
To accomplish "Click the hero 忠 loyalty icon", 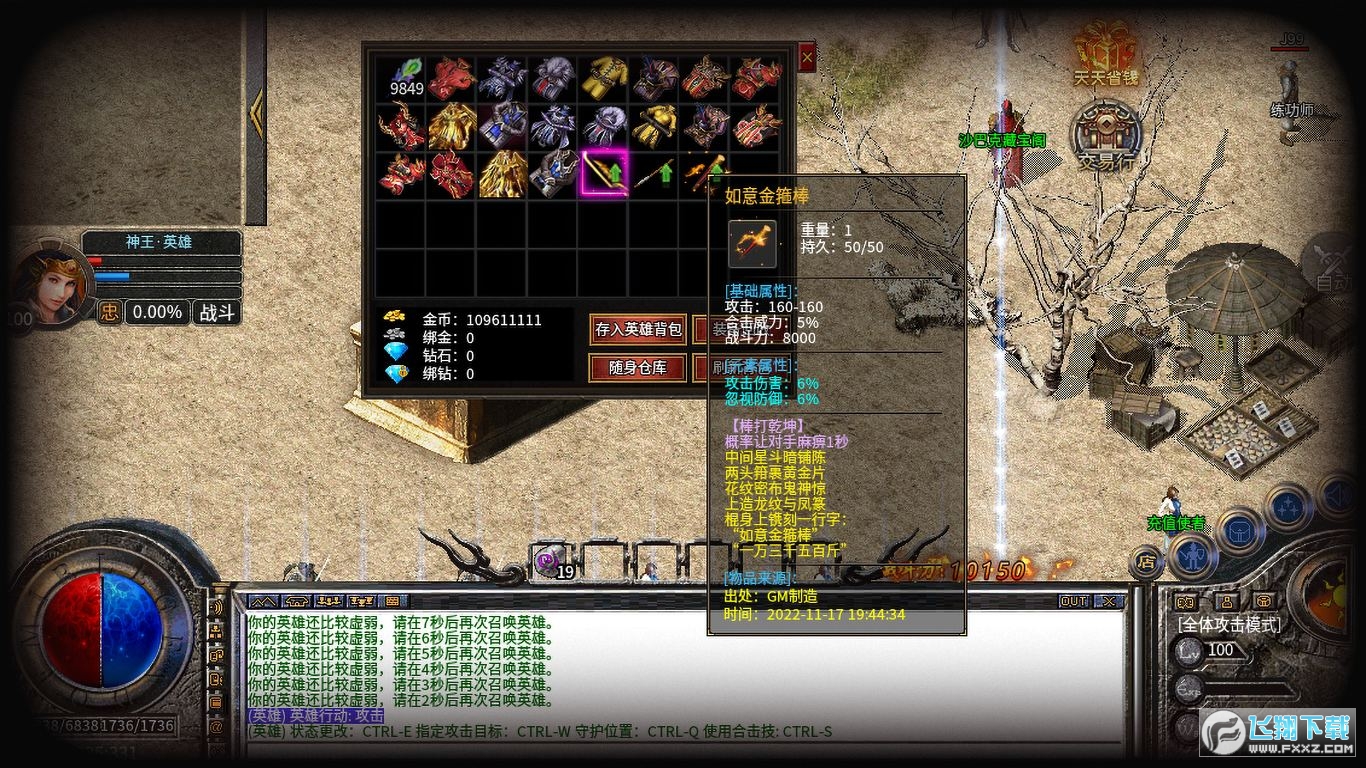I will click(x=109, y=312).
